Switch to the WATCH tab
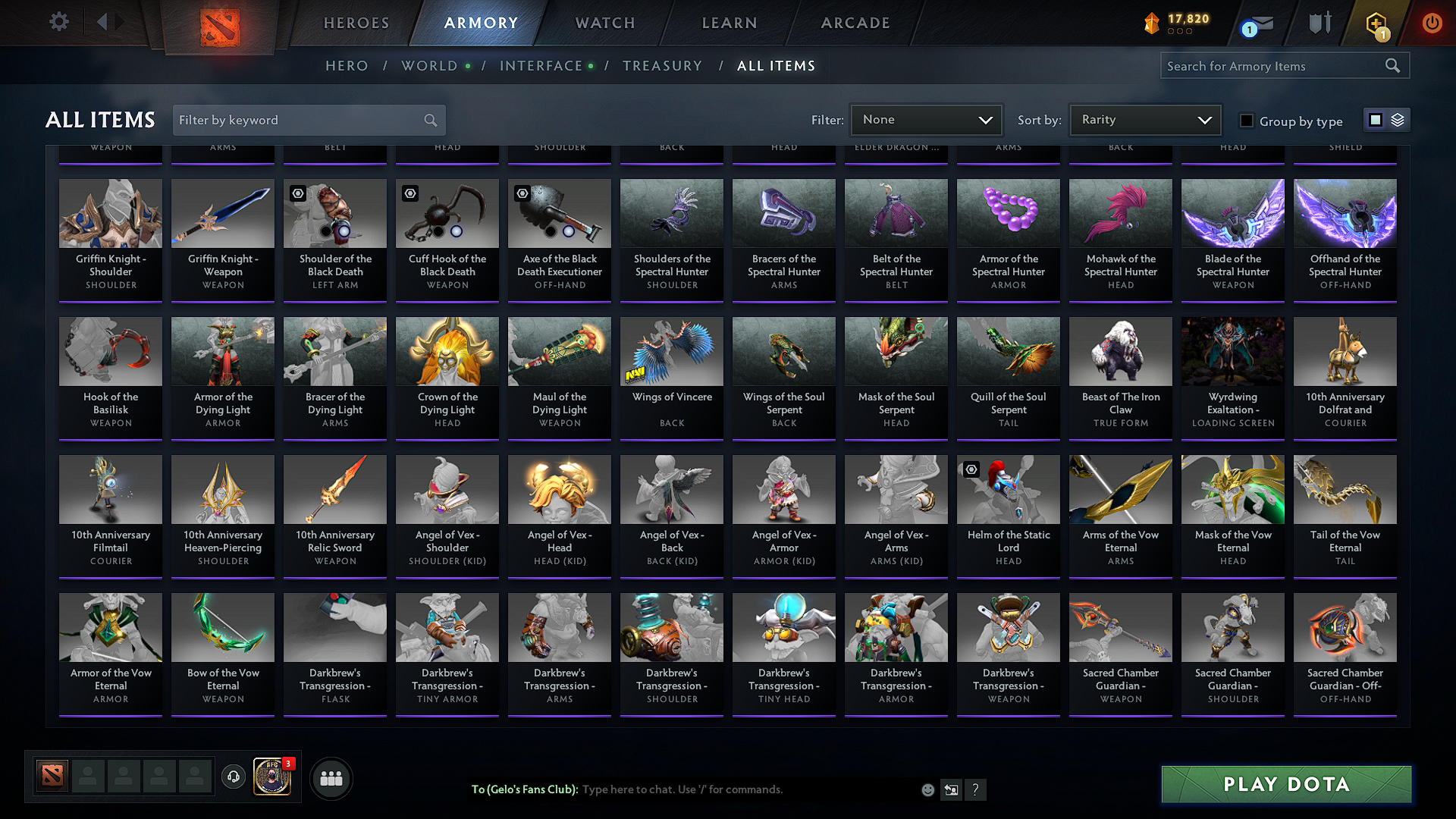1456x819 pixels. point(603,23)
